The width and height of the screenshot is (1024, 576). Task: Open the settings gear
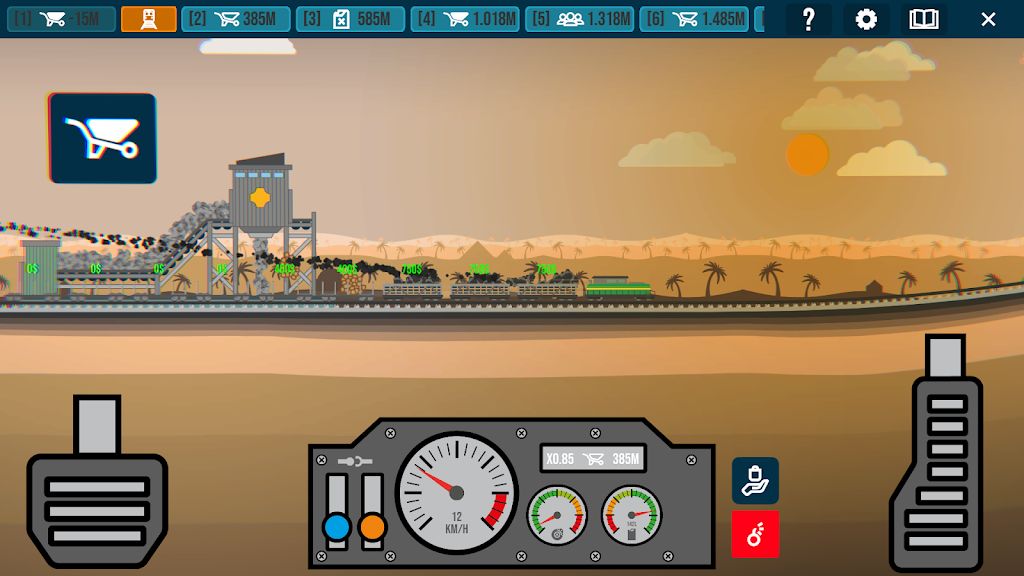[866, 19]
